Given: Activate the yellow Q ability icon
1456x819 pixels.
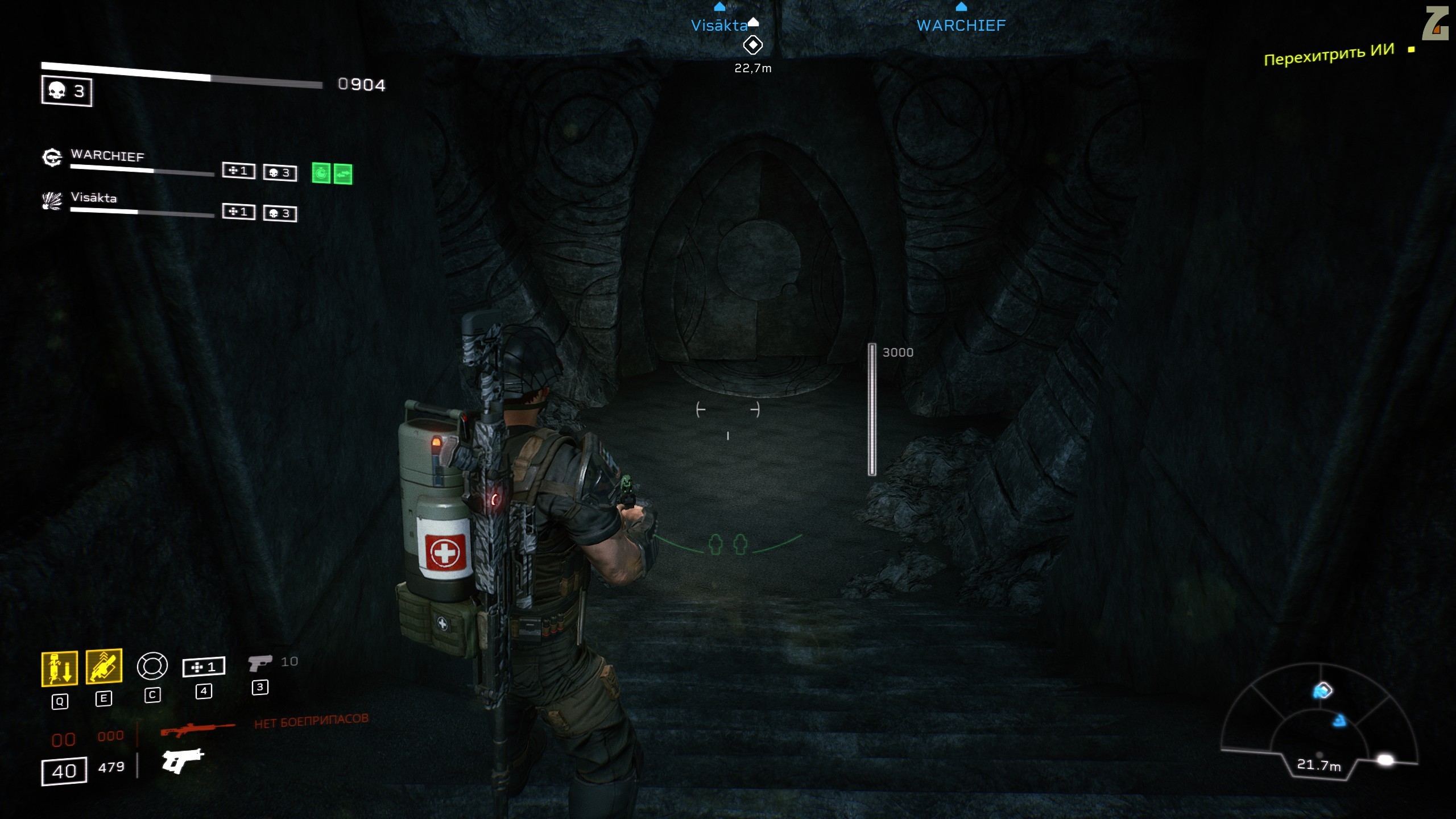Looking at the screenshot, I should pos(60,668).
